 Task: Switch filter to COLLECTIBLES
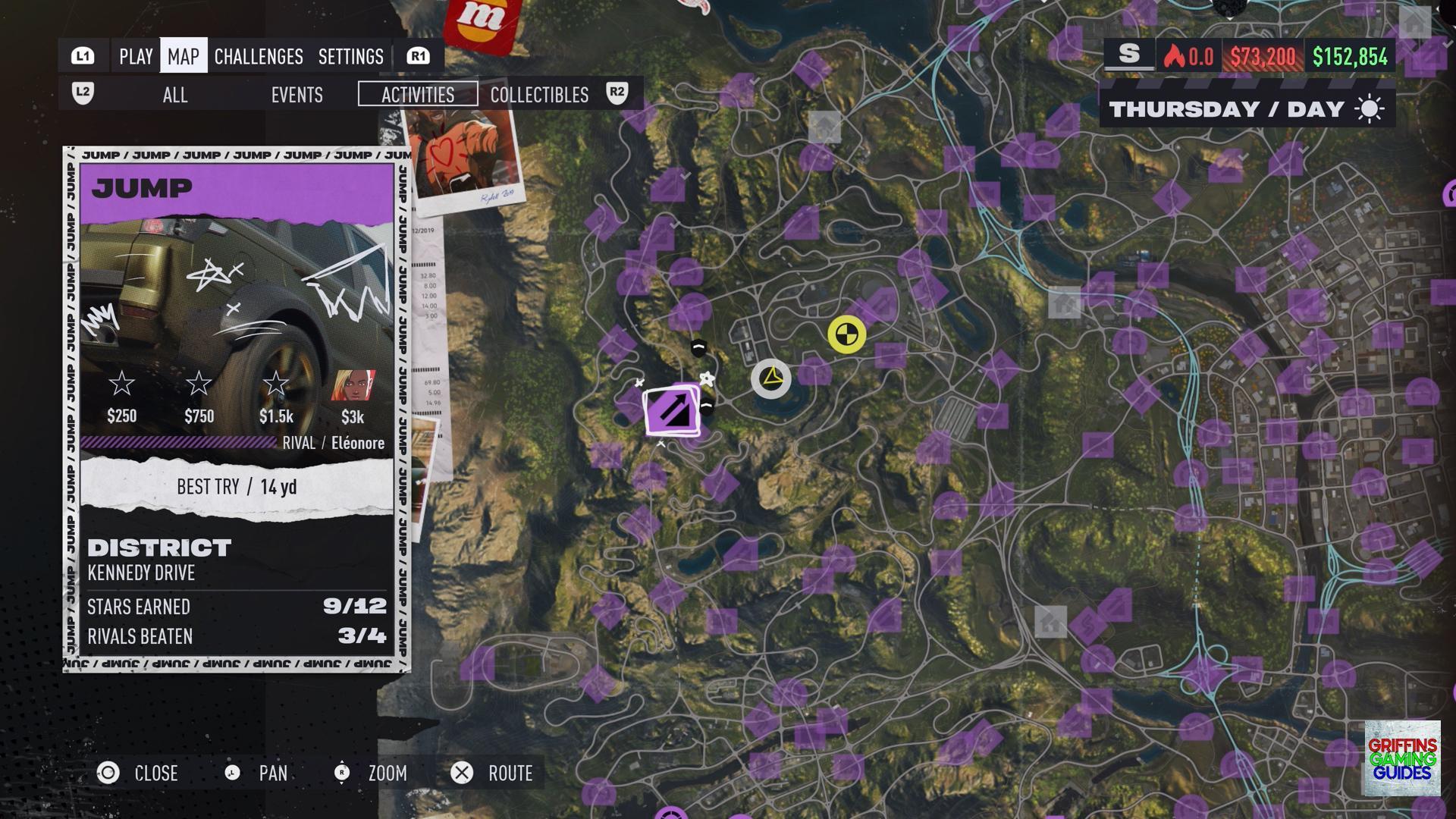pos(539,95)
